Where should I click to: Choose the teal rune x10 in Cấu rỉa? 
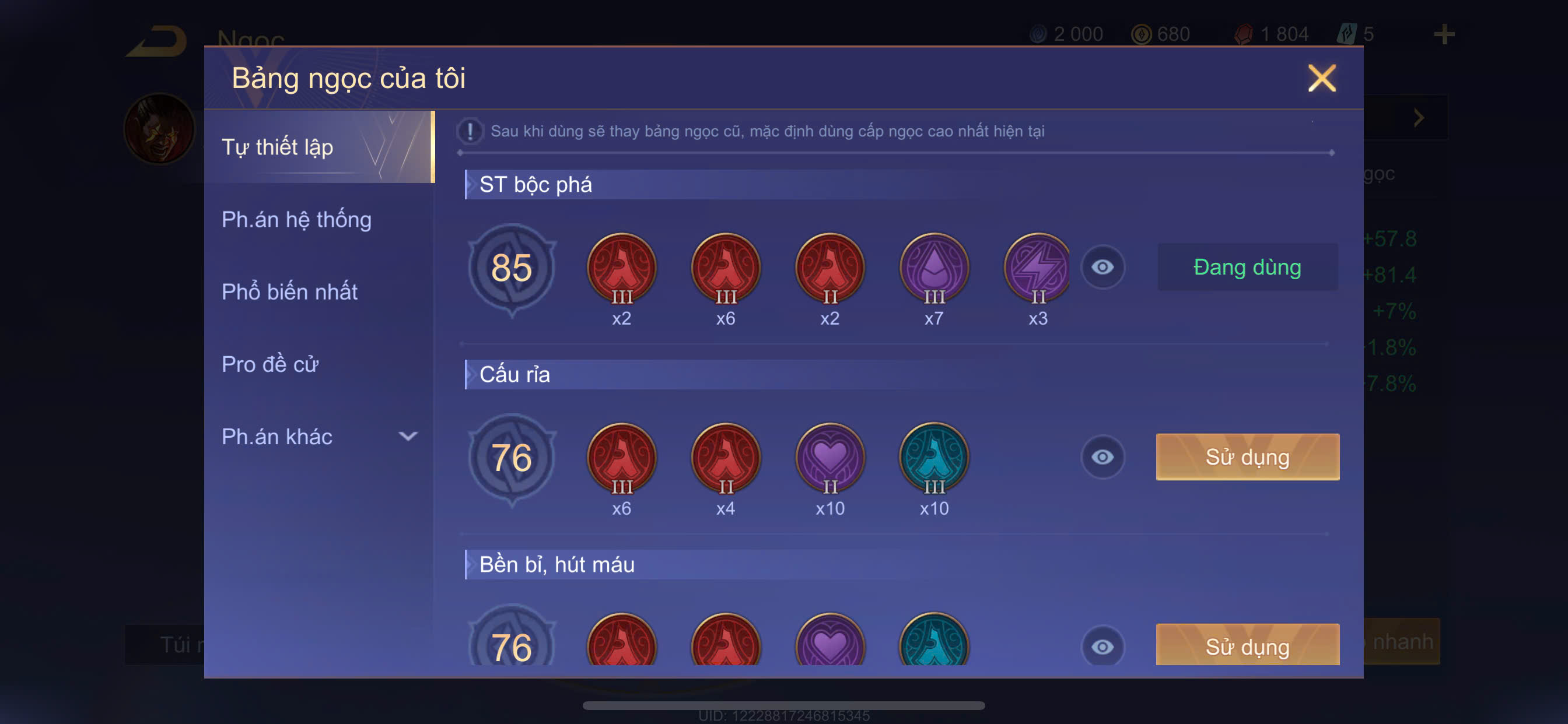pos(934,458)
